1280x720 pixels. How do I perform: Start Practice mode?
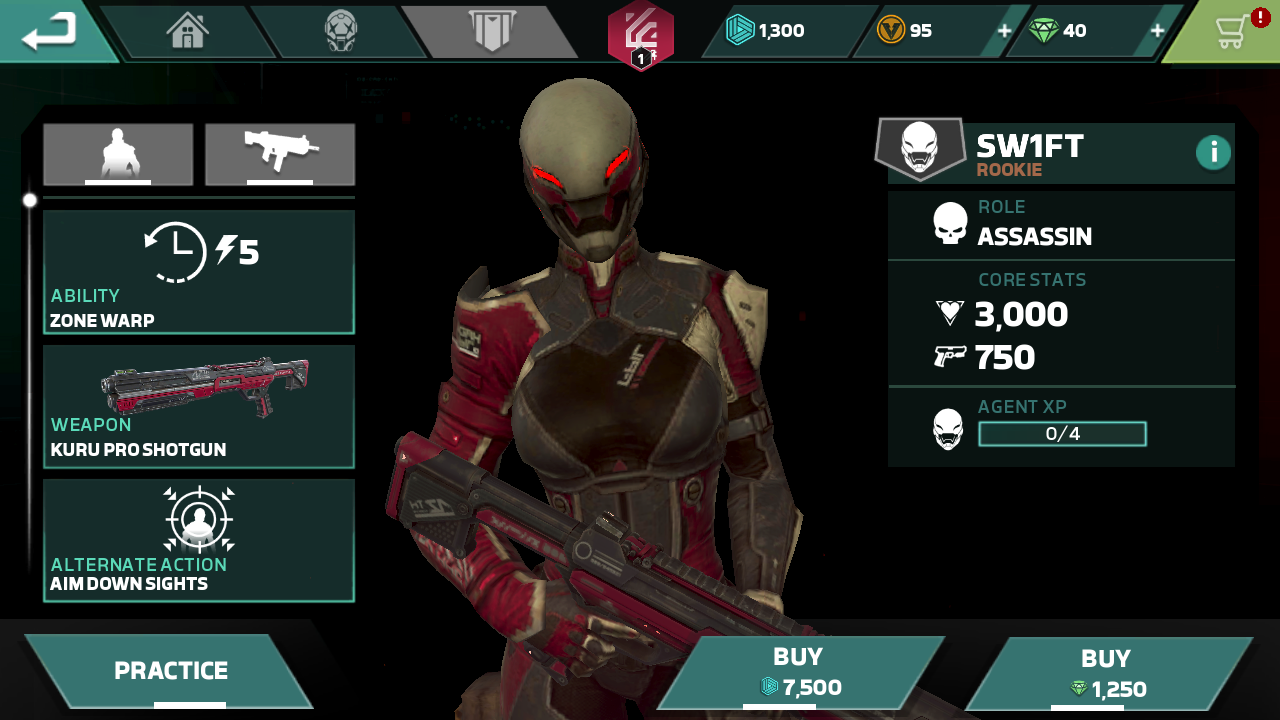click(170, 671)
